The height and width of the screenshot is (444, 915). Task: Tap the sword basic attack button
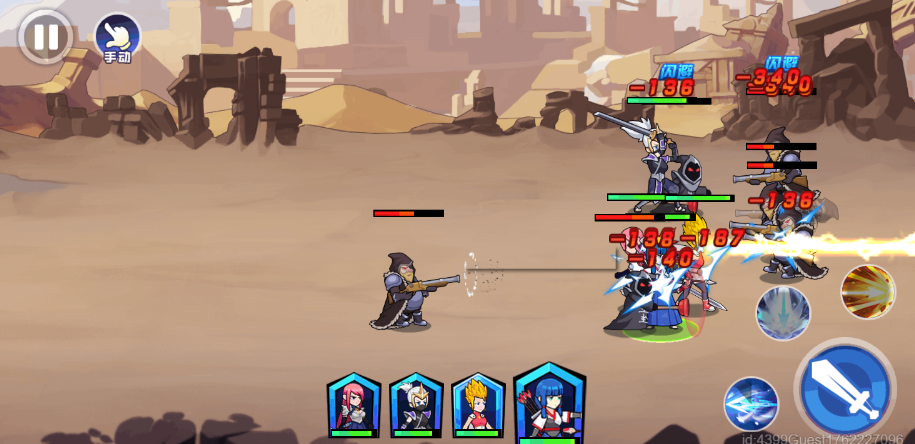pos(845,389)
